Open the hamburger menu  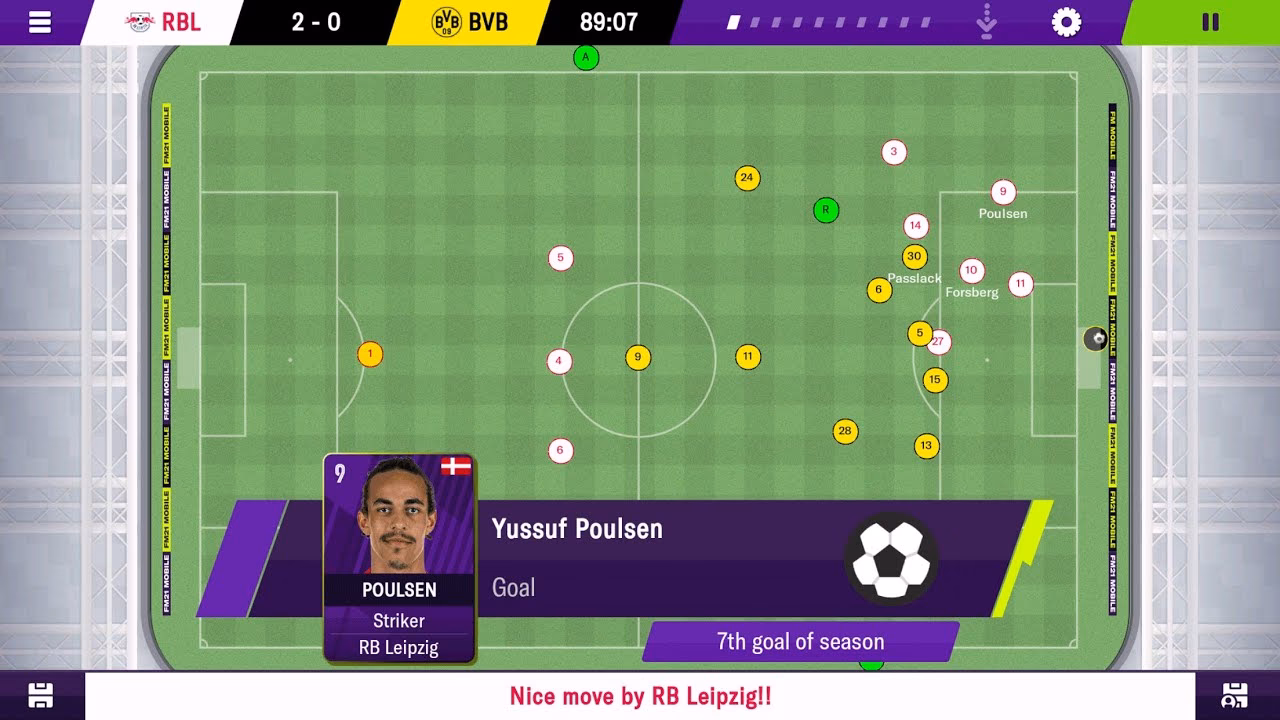pyautogui.click(x=40, y=20)
